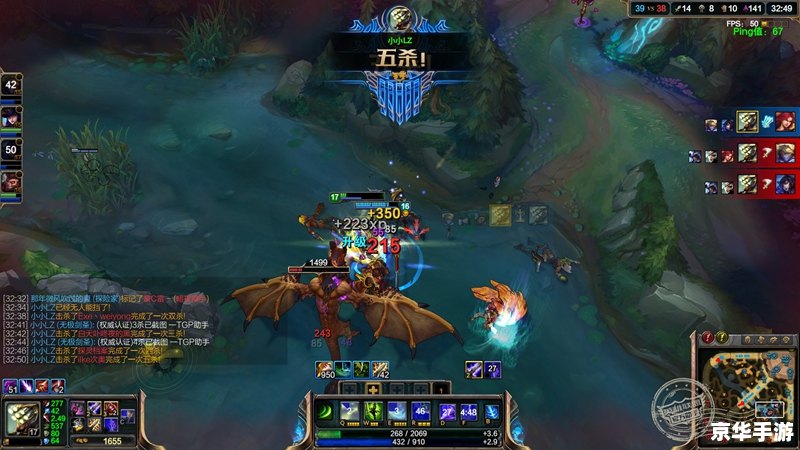This screenshot has width=800, height=450.
Task: Use the E ability showing 3 cooldown
Action: click(x=397, y=411)
